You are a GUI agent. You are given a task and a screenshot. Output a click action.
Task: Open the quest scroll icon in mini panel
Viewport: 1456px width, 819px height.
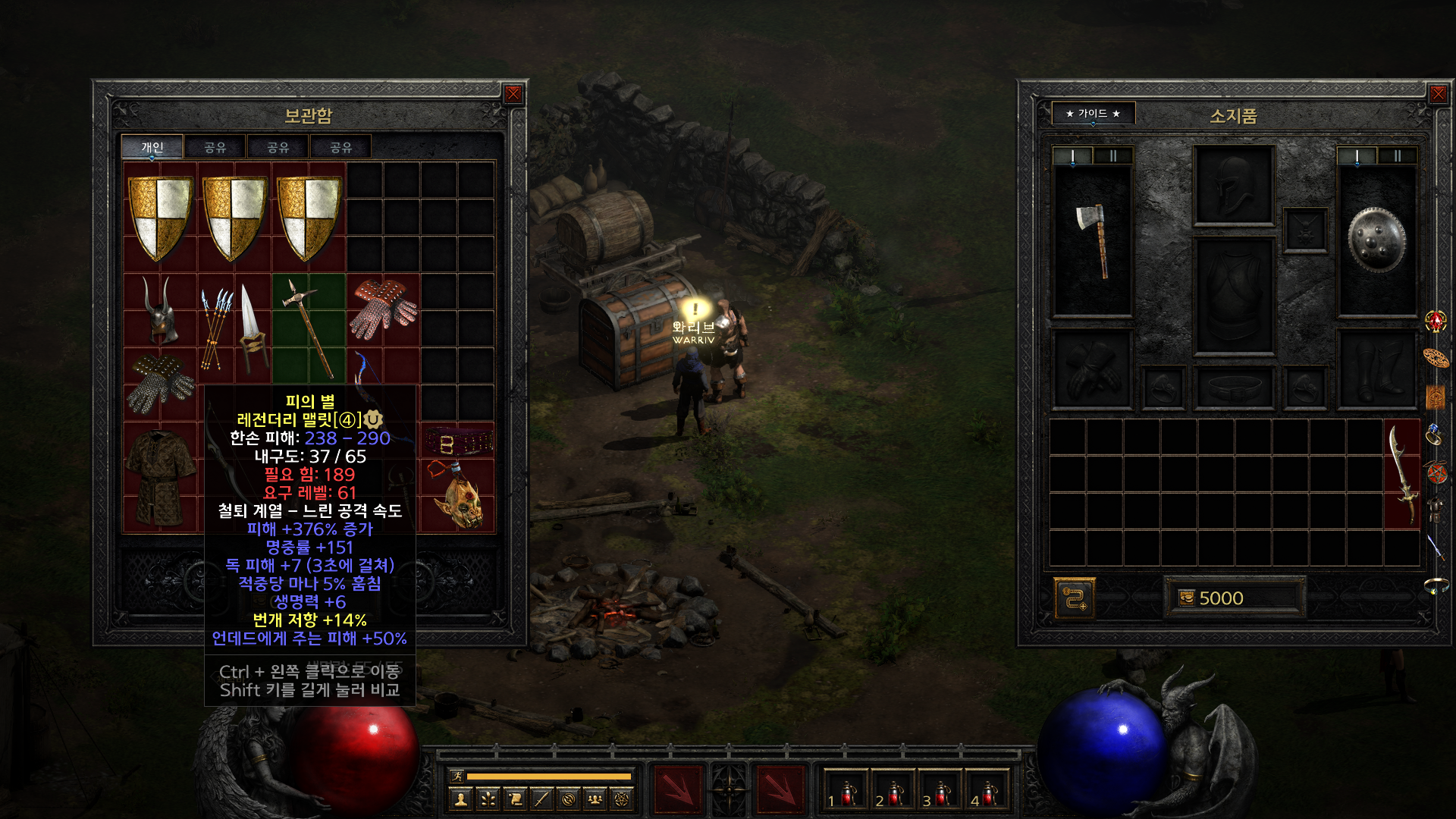point(515,799)
